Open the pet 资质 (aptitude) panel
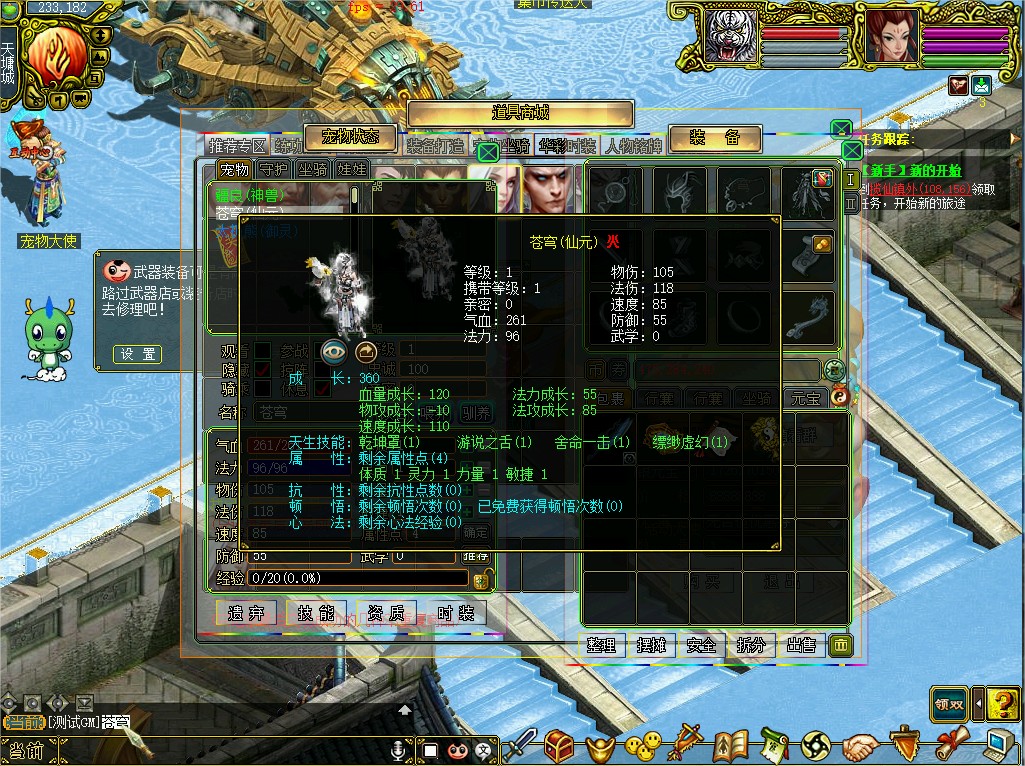 click(x=386, y=613)
